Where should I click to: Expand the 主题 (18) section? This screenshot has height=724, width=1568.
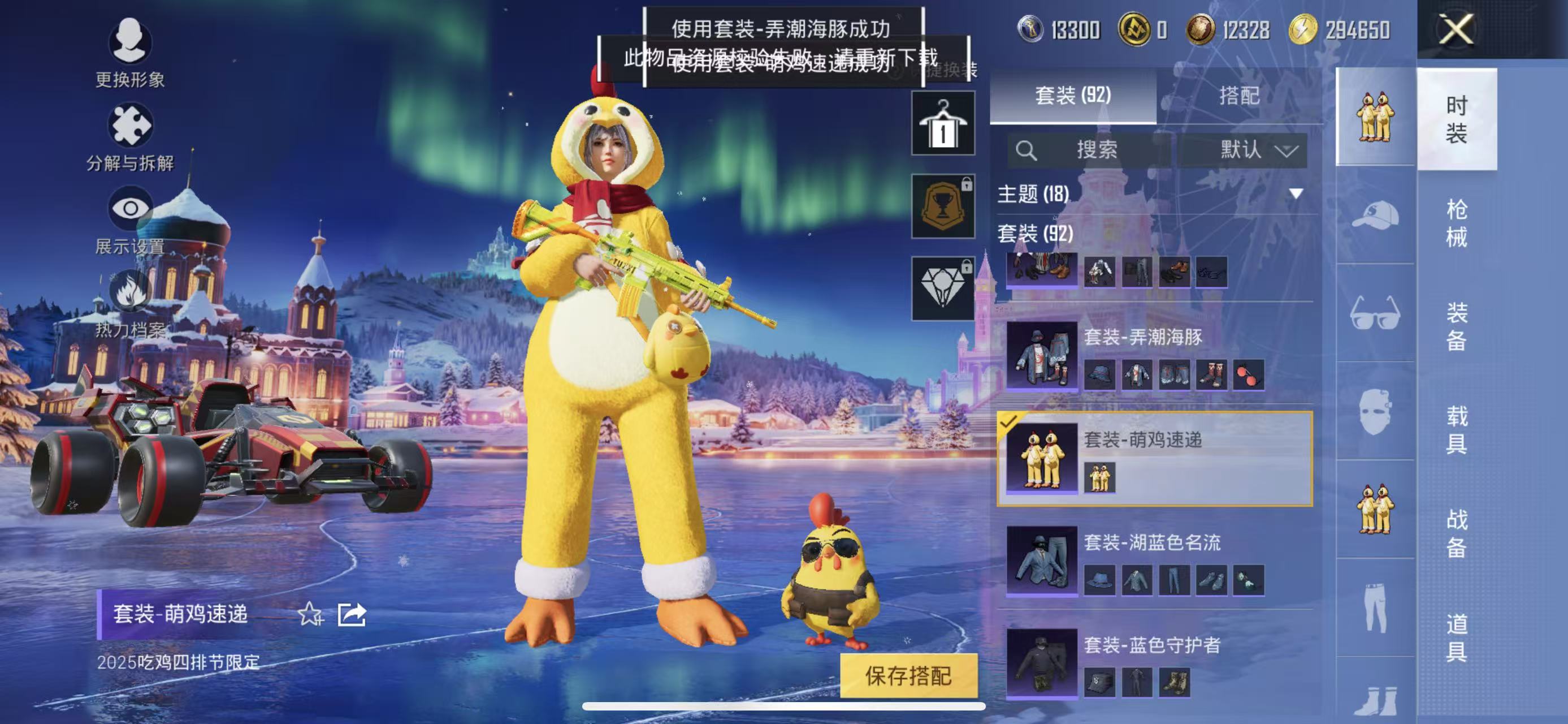(x=1296, y=193)
